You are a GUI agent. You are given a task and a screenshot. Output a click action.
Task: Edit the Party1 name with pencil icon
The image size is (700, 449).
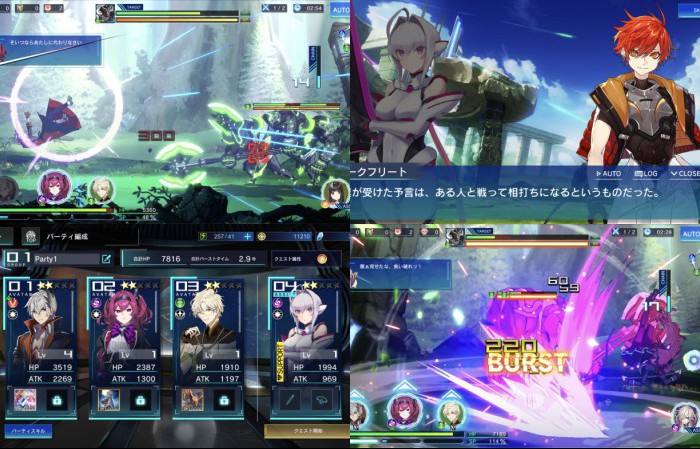pos(106,258)
